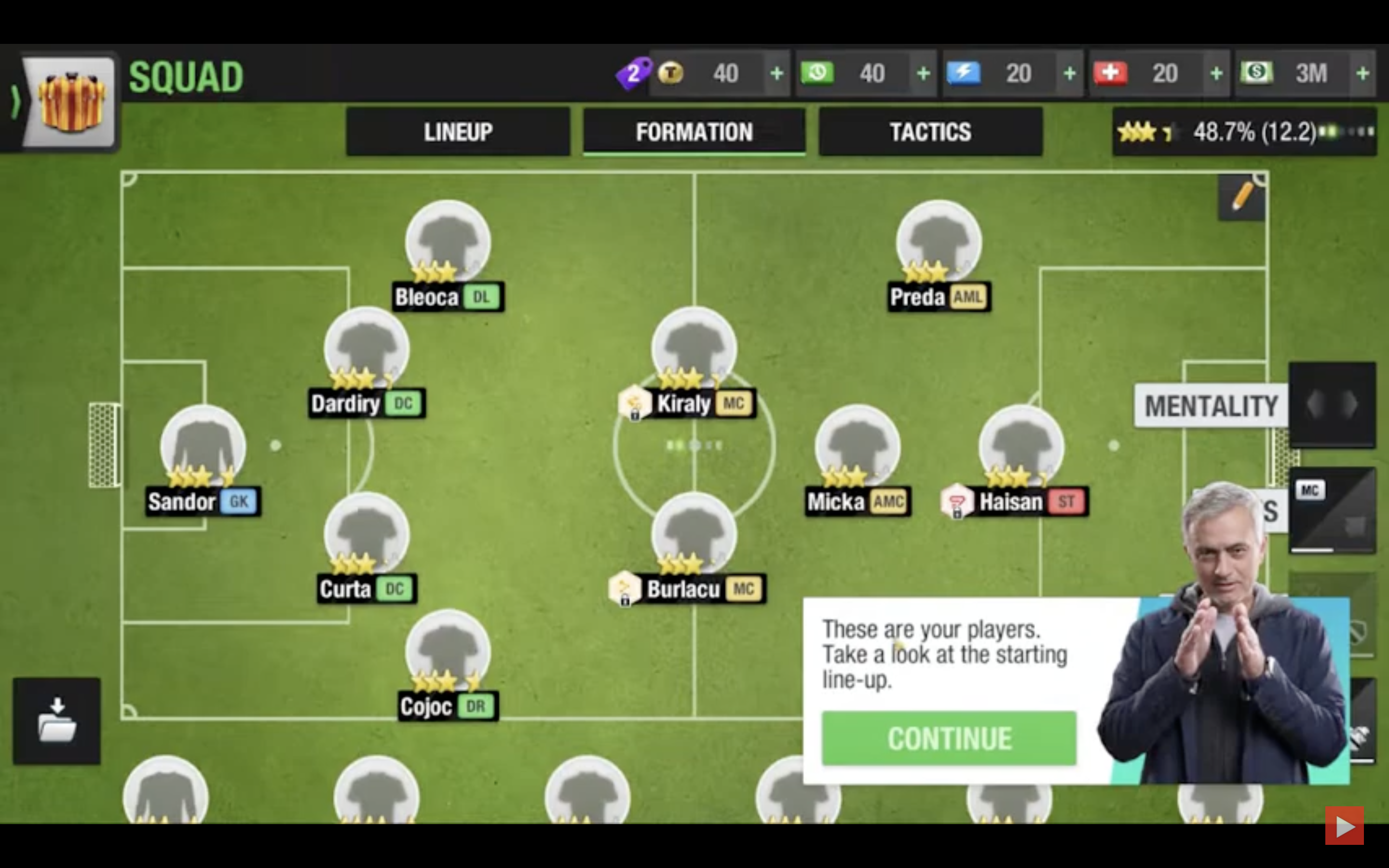Image resolution: width=1389 pixels, height=868 pixels.
Task: Click the red medical pack icon
Action: [x=1112, y=73]
